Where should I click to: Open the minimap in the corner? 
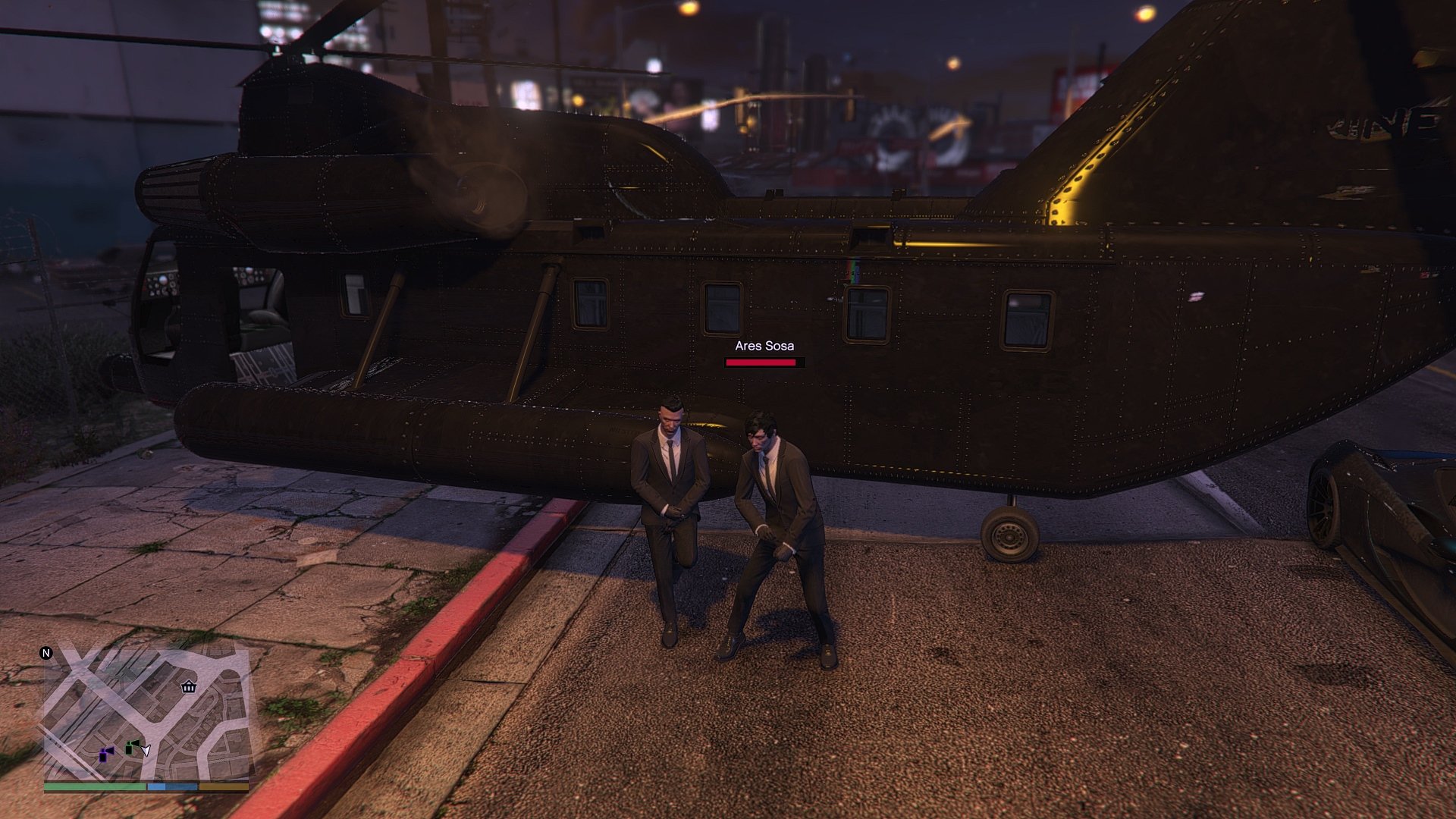(x=146, y=713)
